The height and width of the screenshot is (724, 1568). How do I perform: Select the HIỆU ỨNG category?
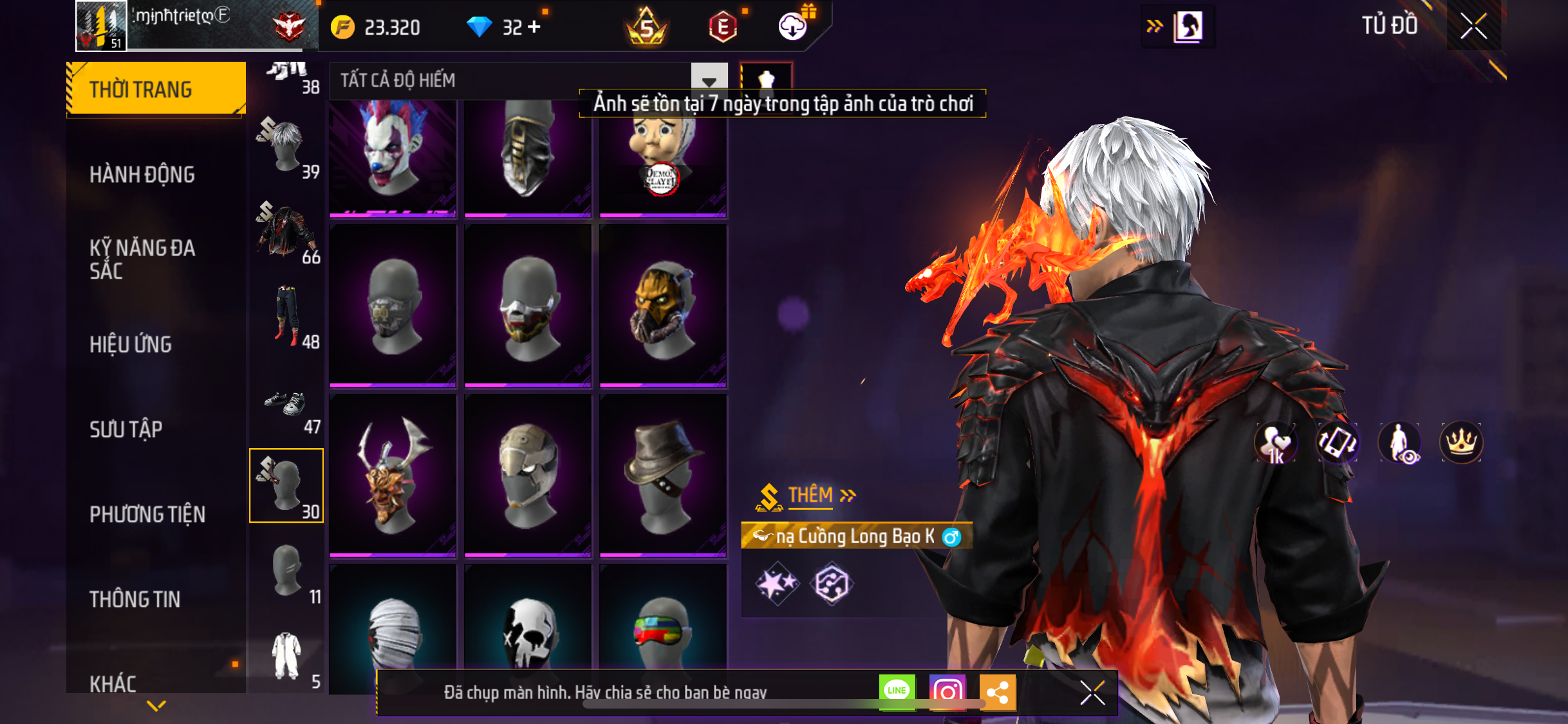(131, 344)
